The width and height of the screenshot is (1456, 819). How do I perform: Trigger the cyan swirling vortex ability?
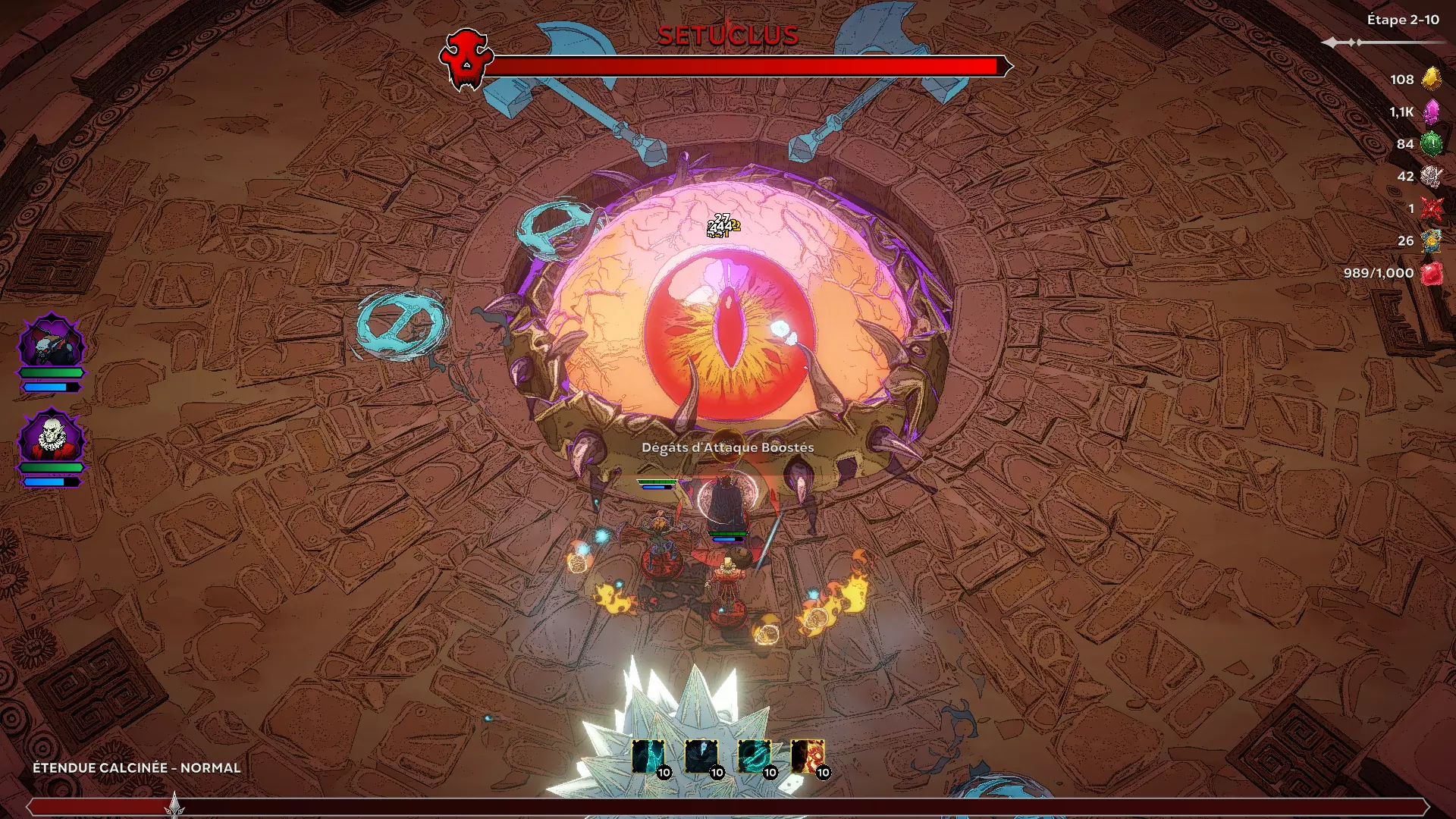tap(754, 757)
